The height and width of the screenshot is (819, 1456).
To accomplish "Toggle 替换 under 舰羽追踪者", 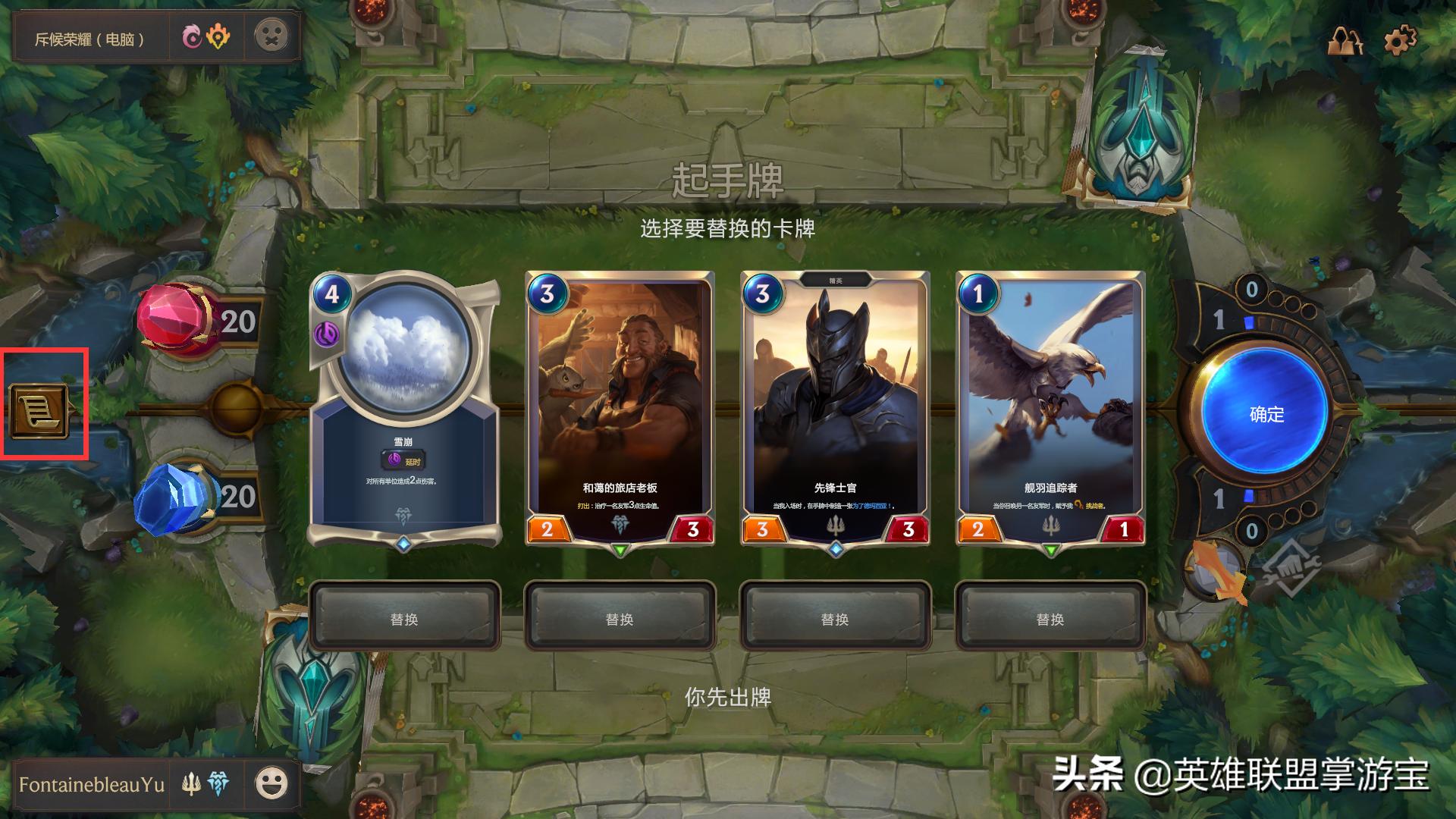I will (x=1050, y=618).
